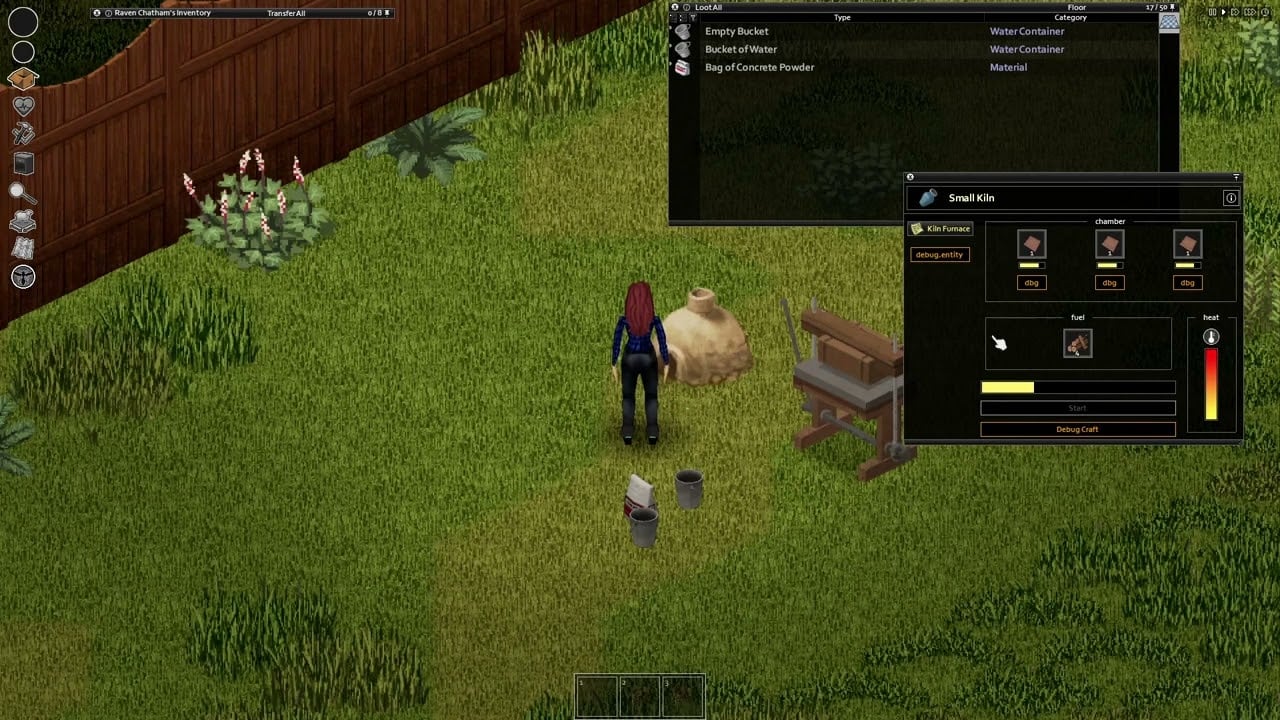Pin Raven Chatham's Inventory panel
The image size is (1280, 720).
(x=97, y=13)
